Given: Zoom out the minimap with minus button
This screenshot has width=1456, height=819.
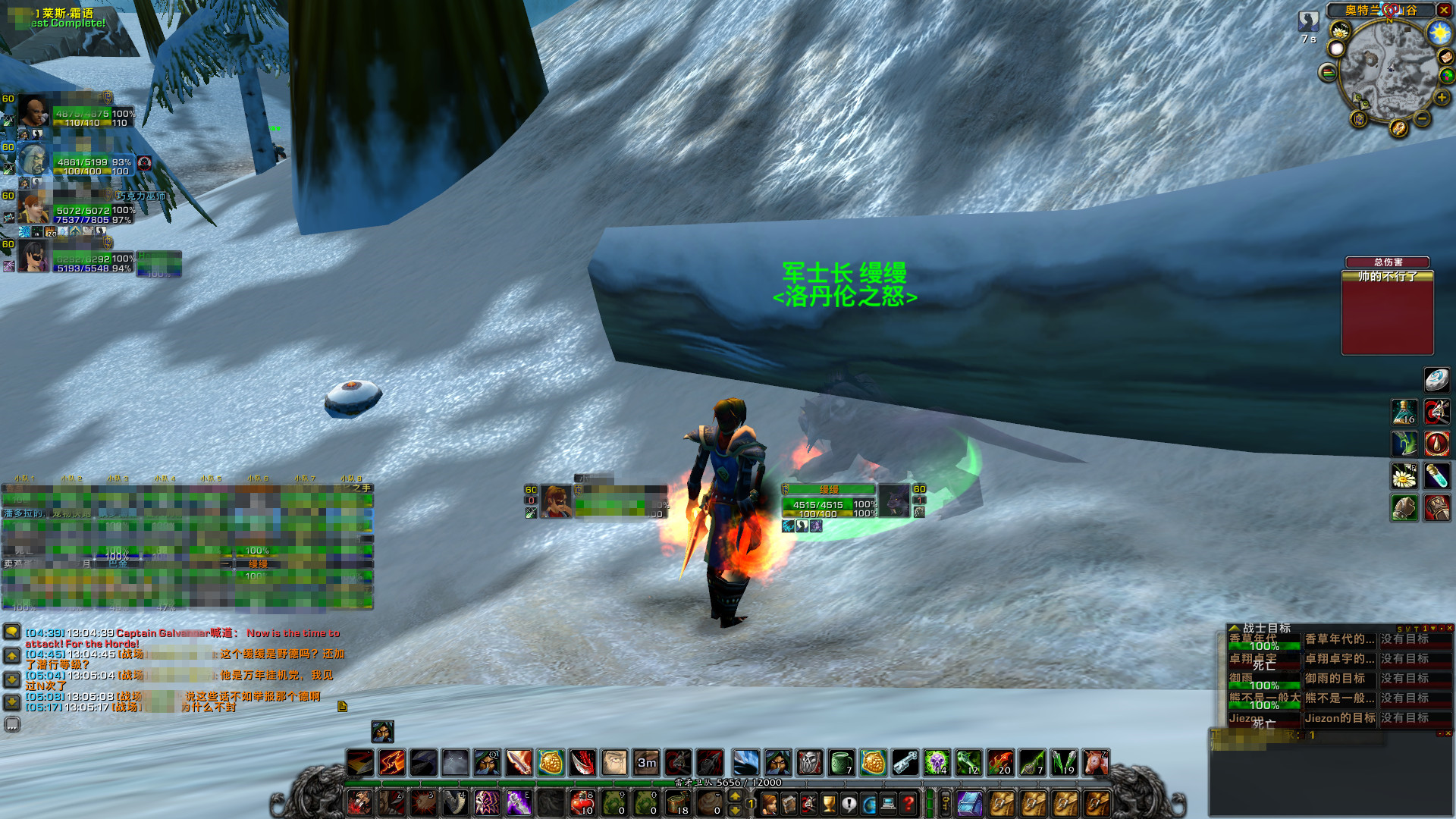Looking at the screenshot, I should click(1422, 119).
